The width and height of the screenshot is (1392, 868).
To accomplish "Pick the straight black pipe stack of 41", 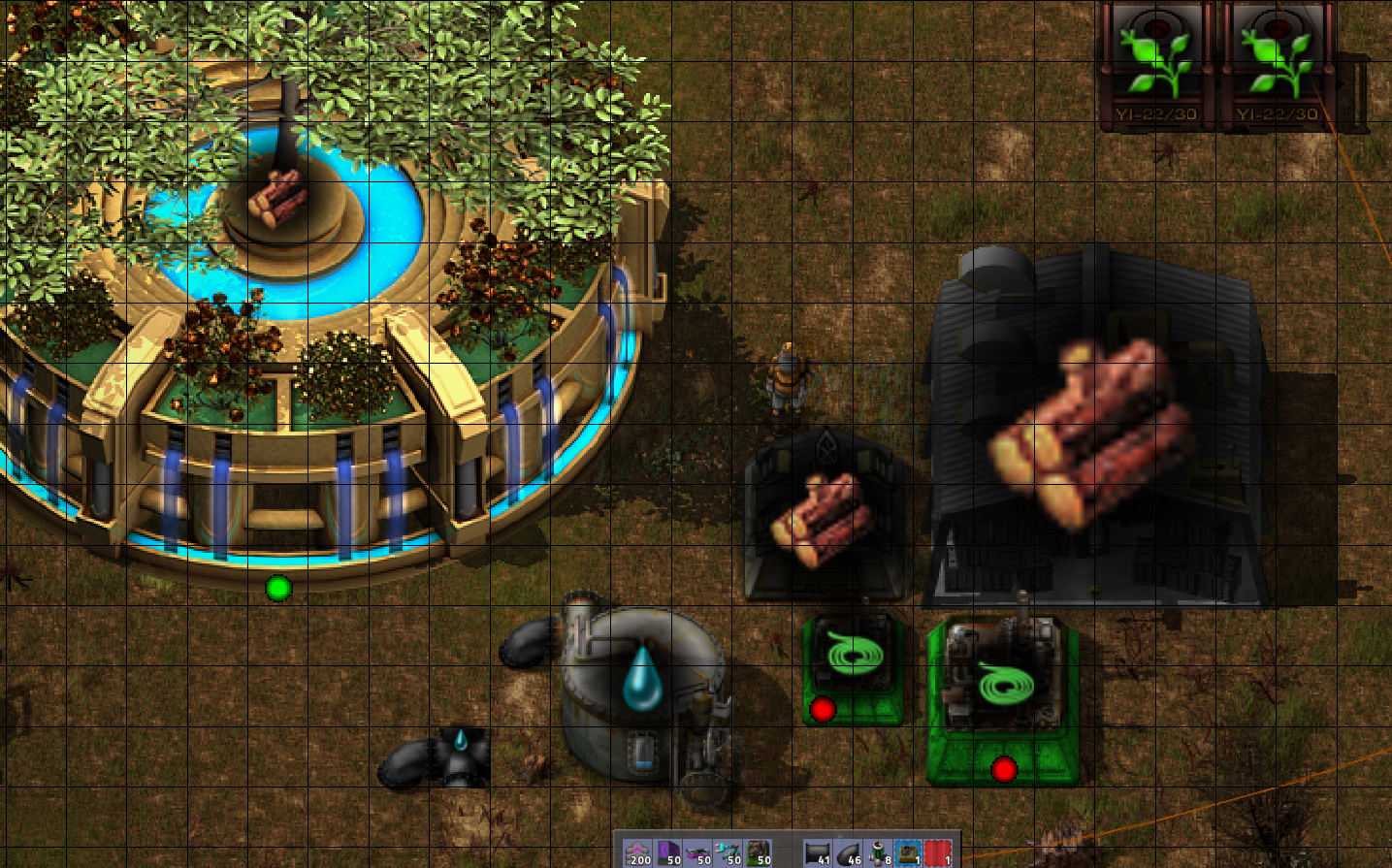I will pos(819,853).
